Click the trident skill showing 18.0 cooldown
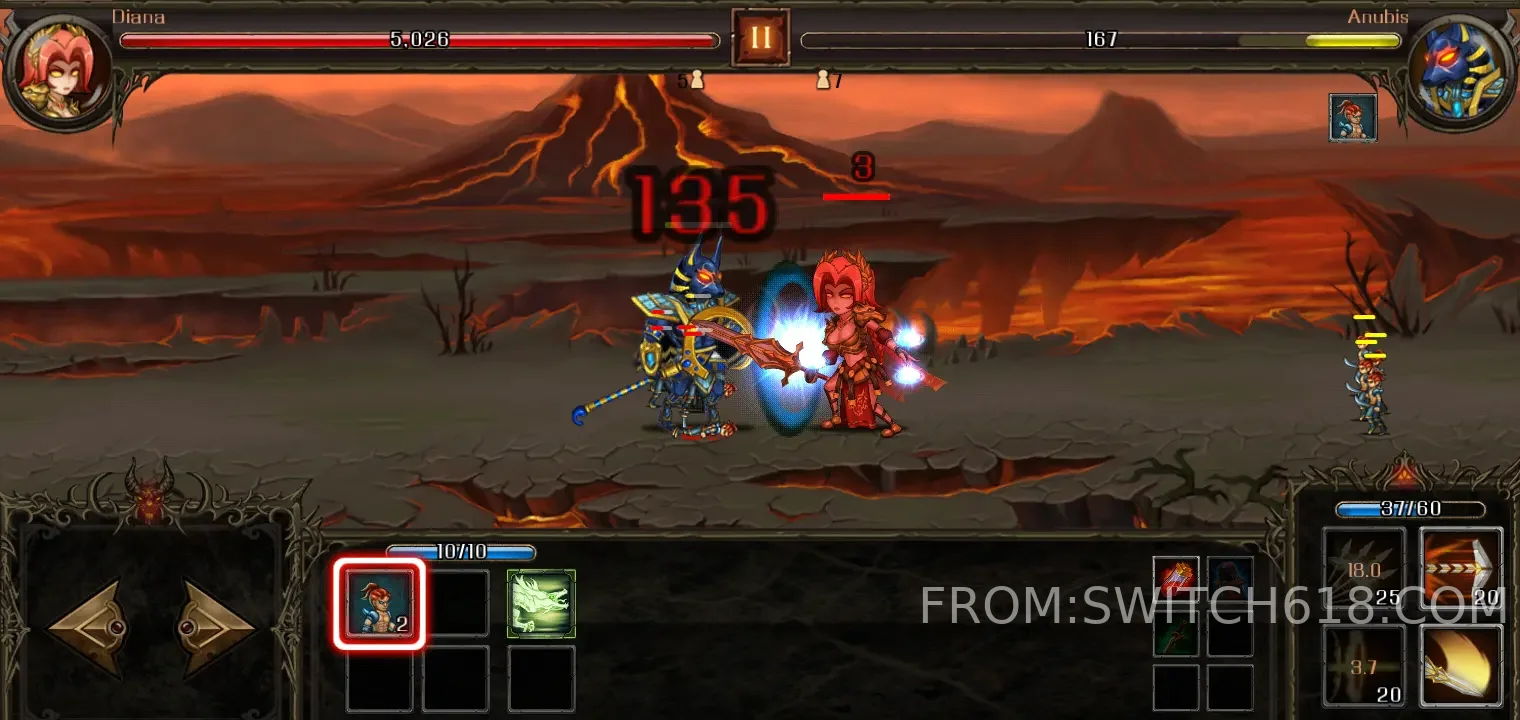Viewport: 1520px width, 720px height. pos(1364,565)
